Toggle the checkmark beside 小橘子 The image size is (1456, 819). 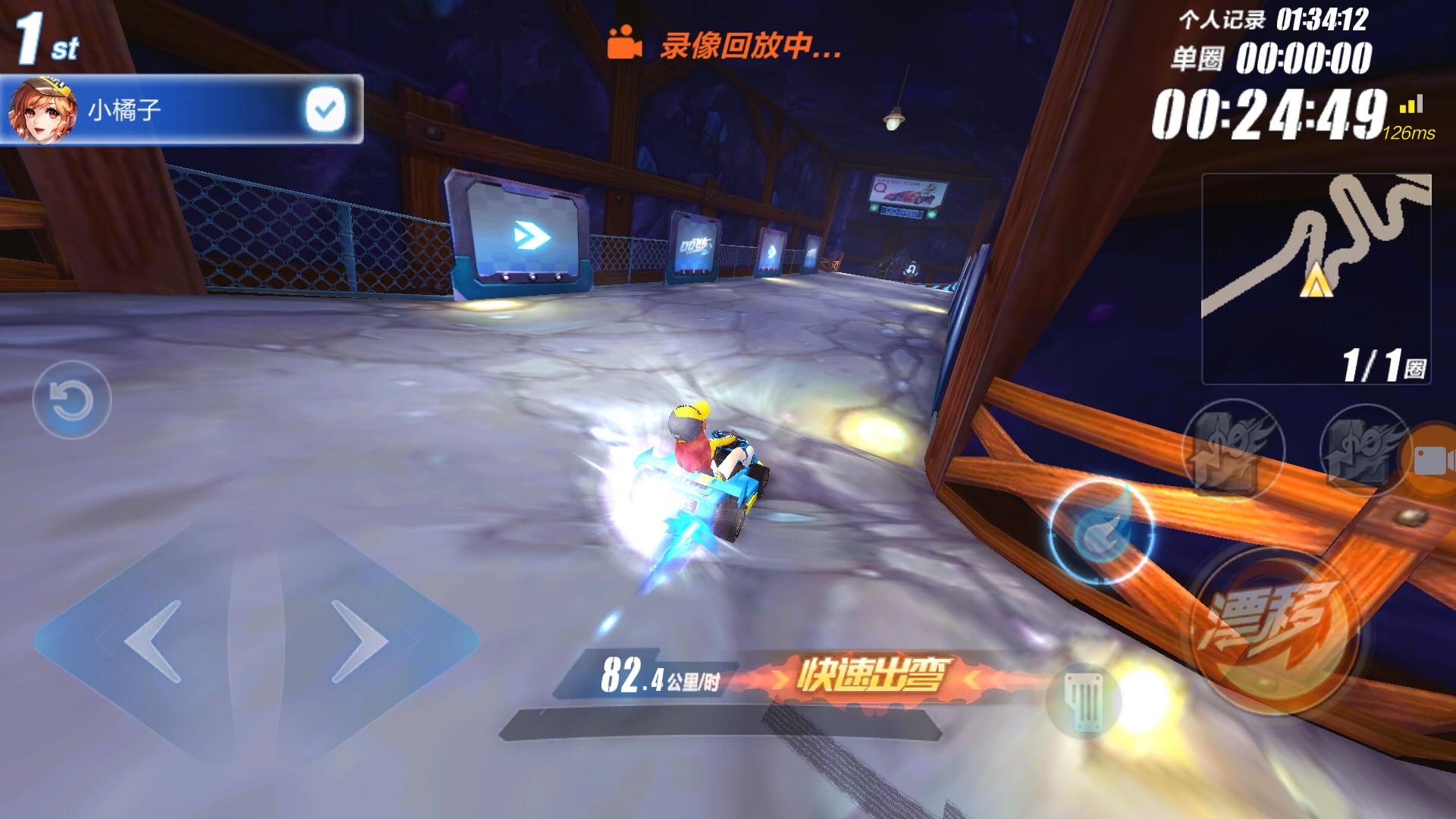tap(325, 110)
